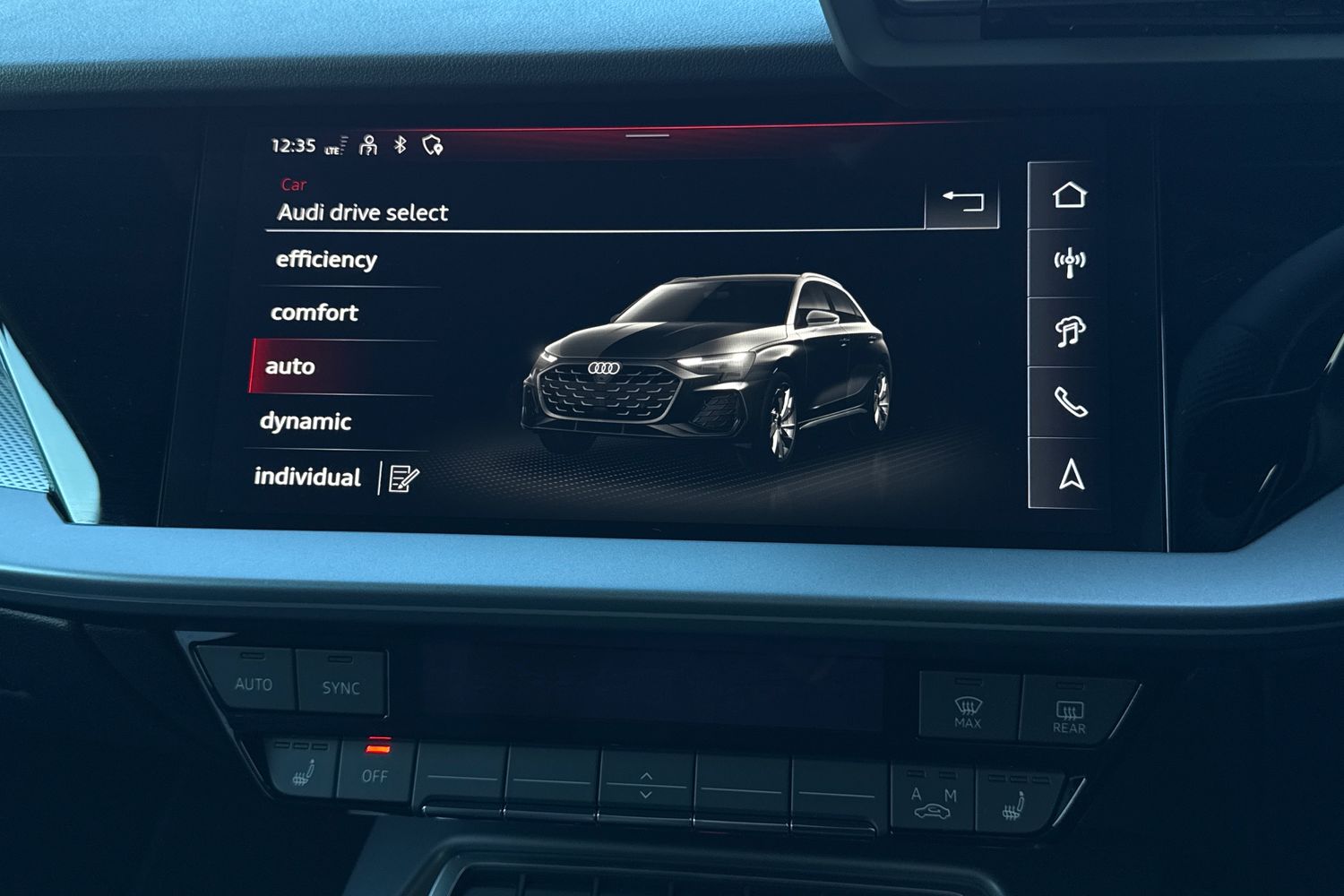Screen dimensions: 1344x896
Task: Tap the back arrow on the screen
Action: 964,199
